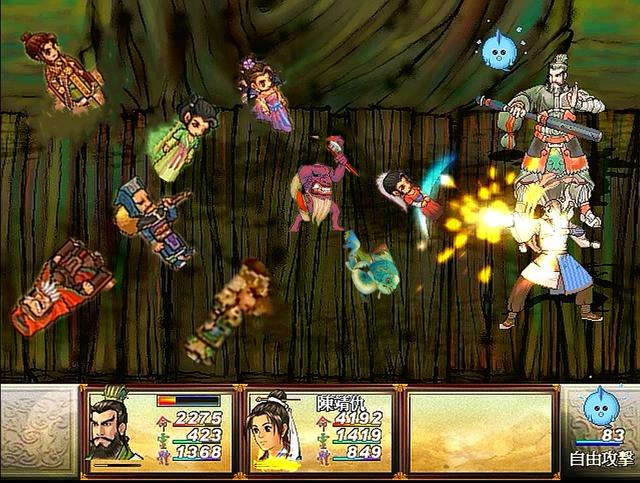This screenshot has width=640, height=483.
Task: Click the 自由攻擊 free attack spirit icon
Action: tap(601, 412)
